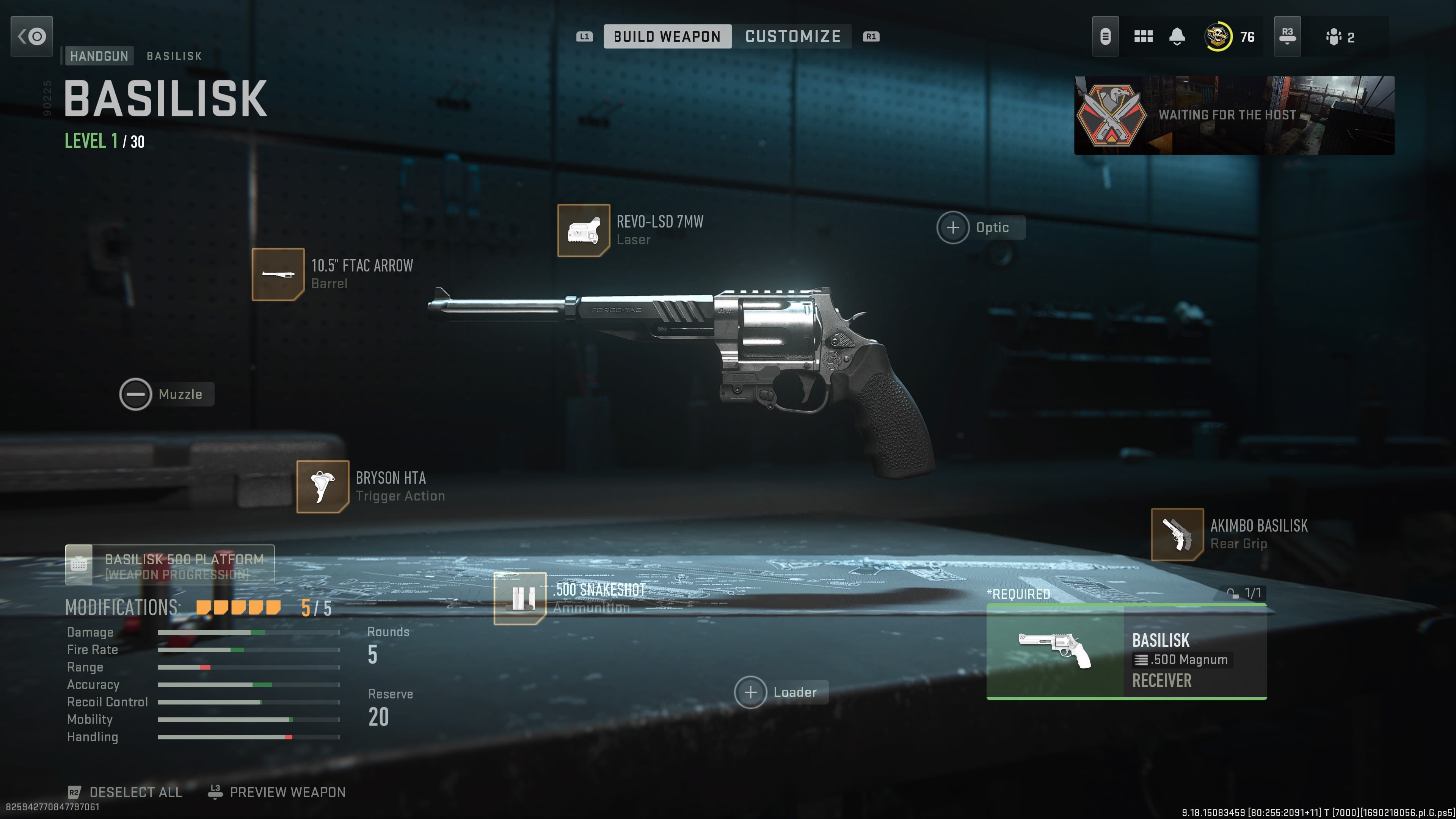Open the 10.5" FTAC Arrow barrel slot
The height and width of the screenshot is (819, 1456).
tap(278, 275)
